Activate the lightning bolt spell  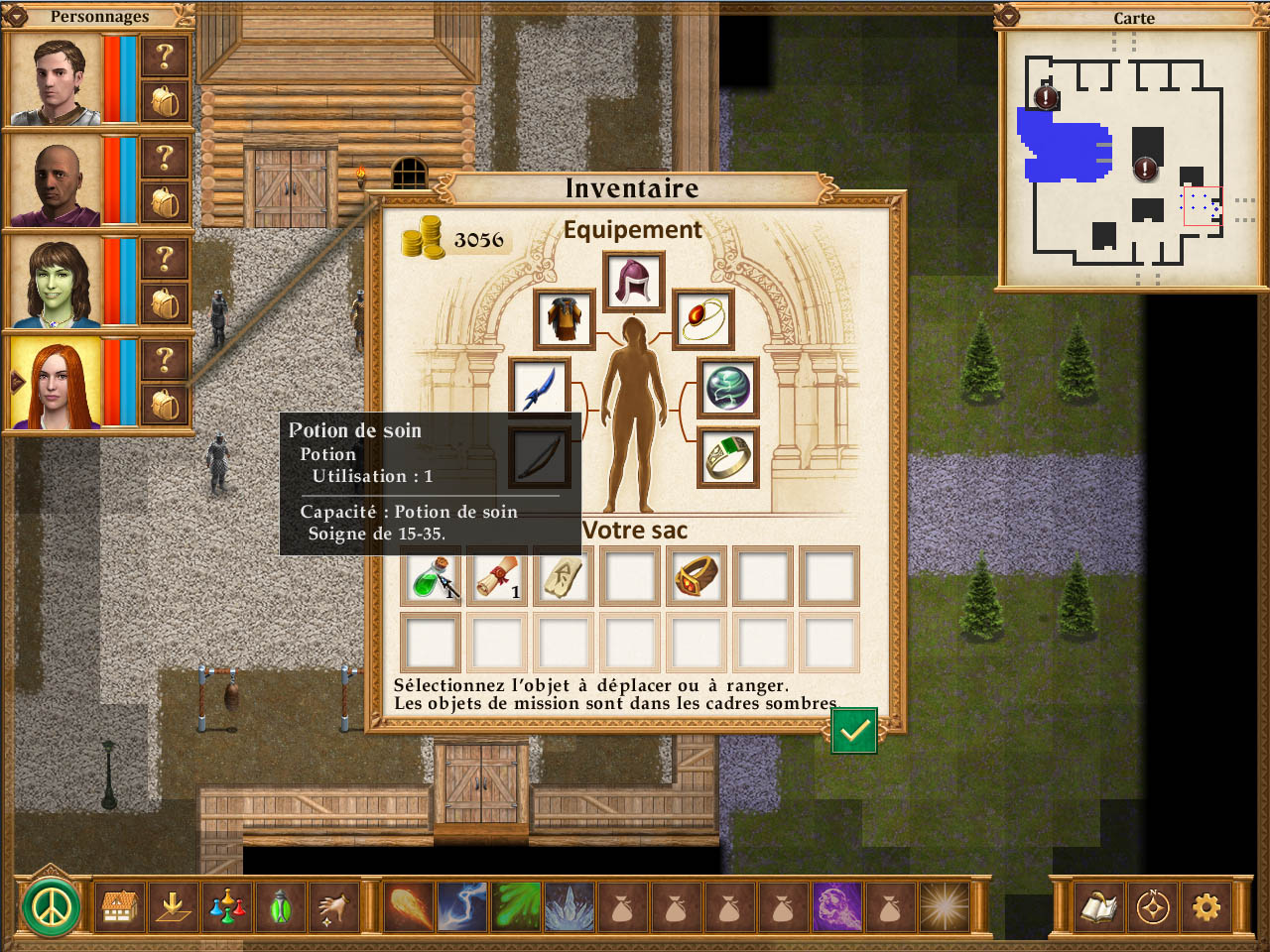(x=462, y=906)
